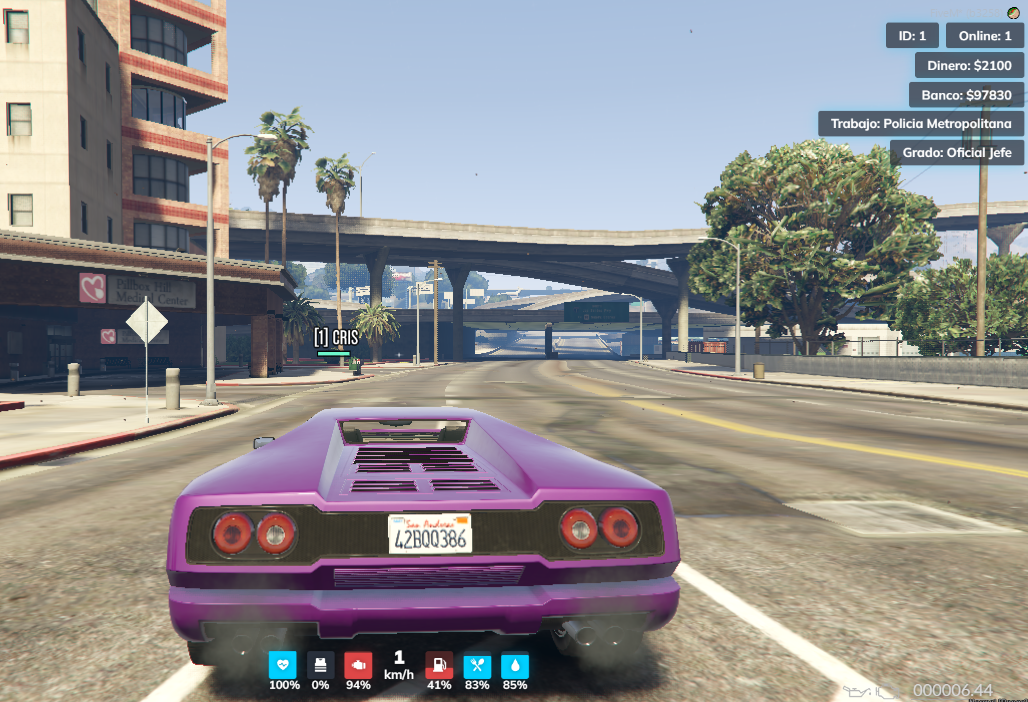Click the heart health status icon
1028x702 pixels.
pyautogui.click(x=283, y=665)
